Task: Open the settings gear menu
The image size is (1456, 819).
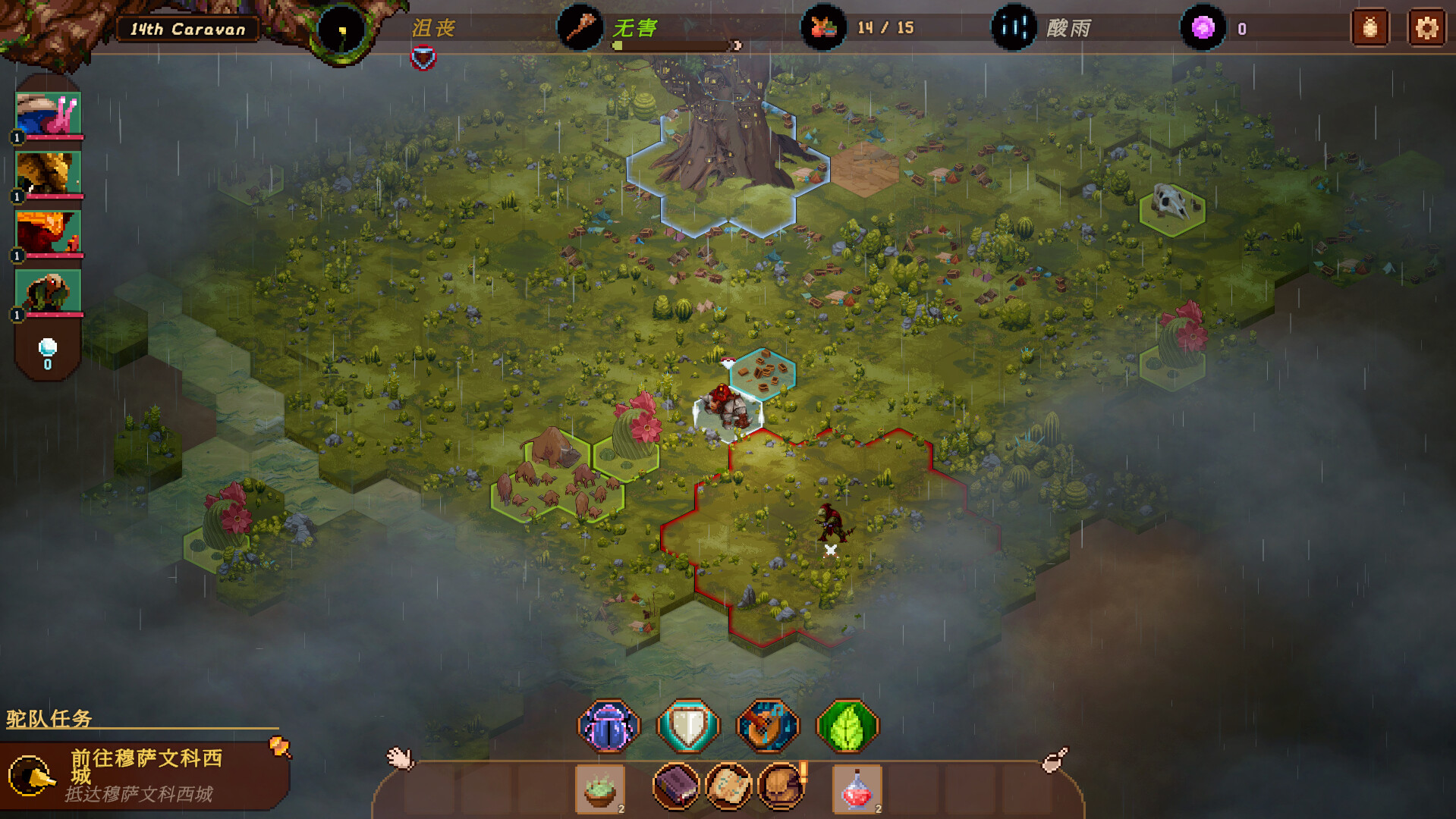Action: (x=1426, y=29)
